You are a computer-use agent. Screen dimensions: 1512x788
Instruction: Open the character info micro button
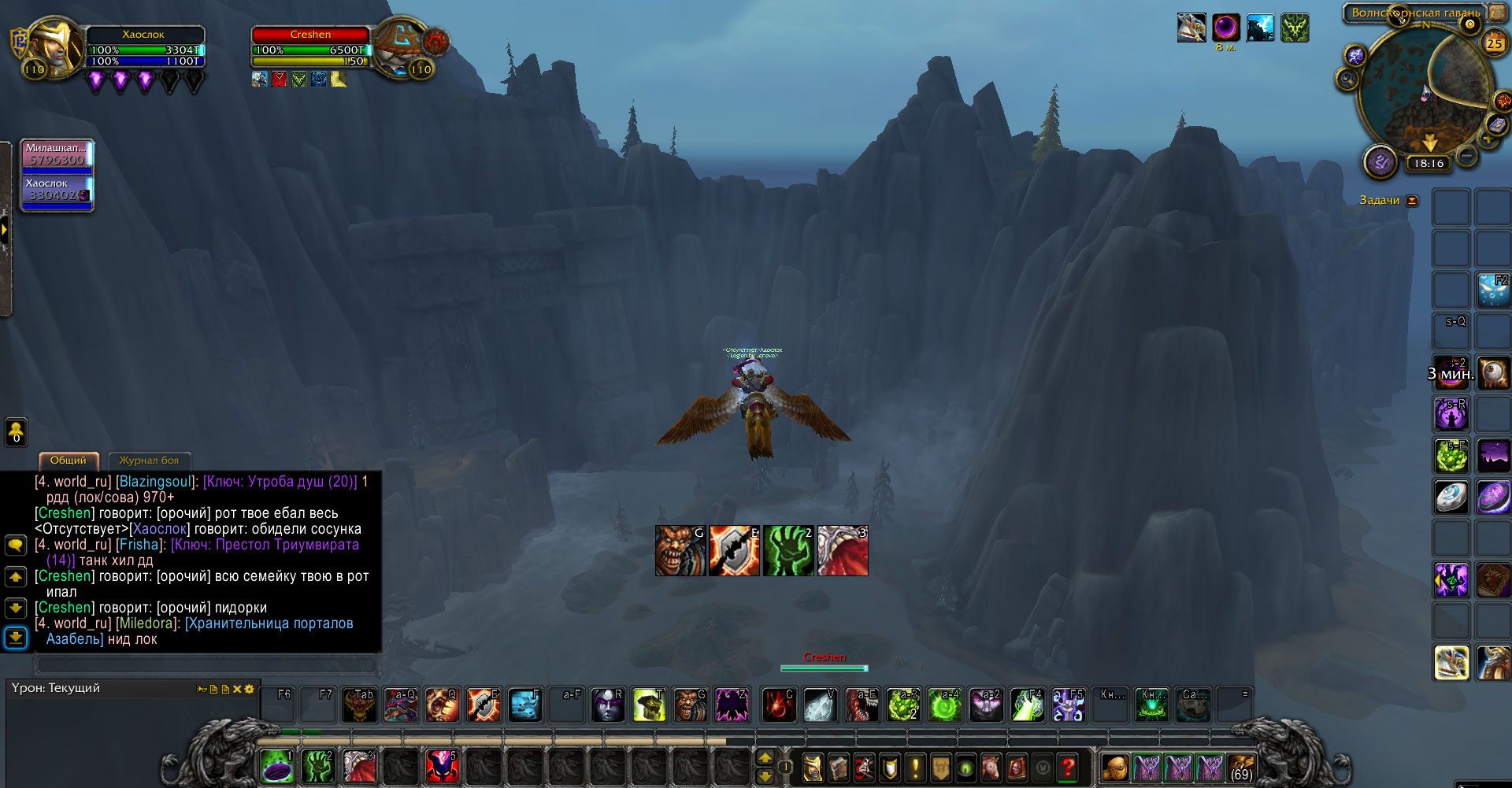click(813, 767)
